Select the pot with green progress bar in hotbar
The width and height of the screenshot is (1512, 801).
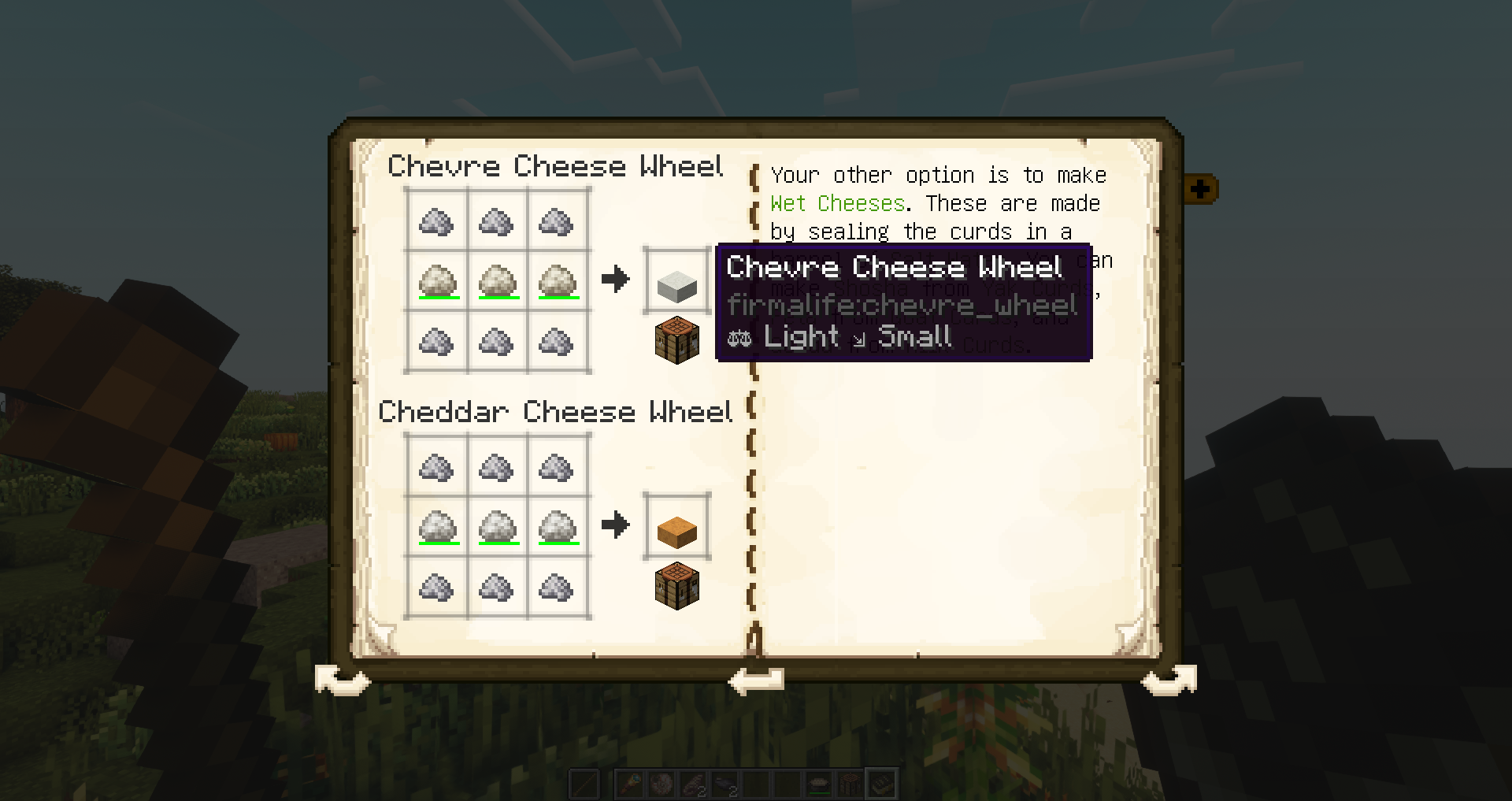coord(819,785)
